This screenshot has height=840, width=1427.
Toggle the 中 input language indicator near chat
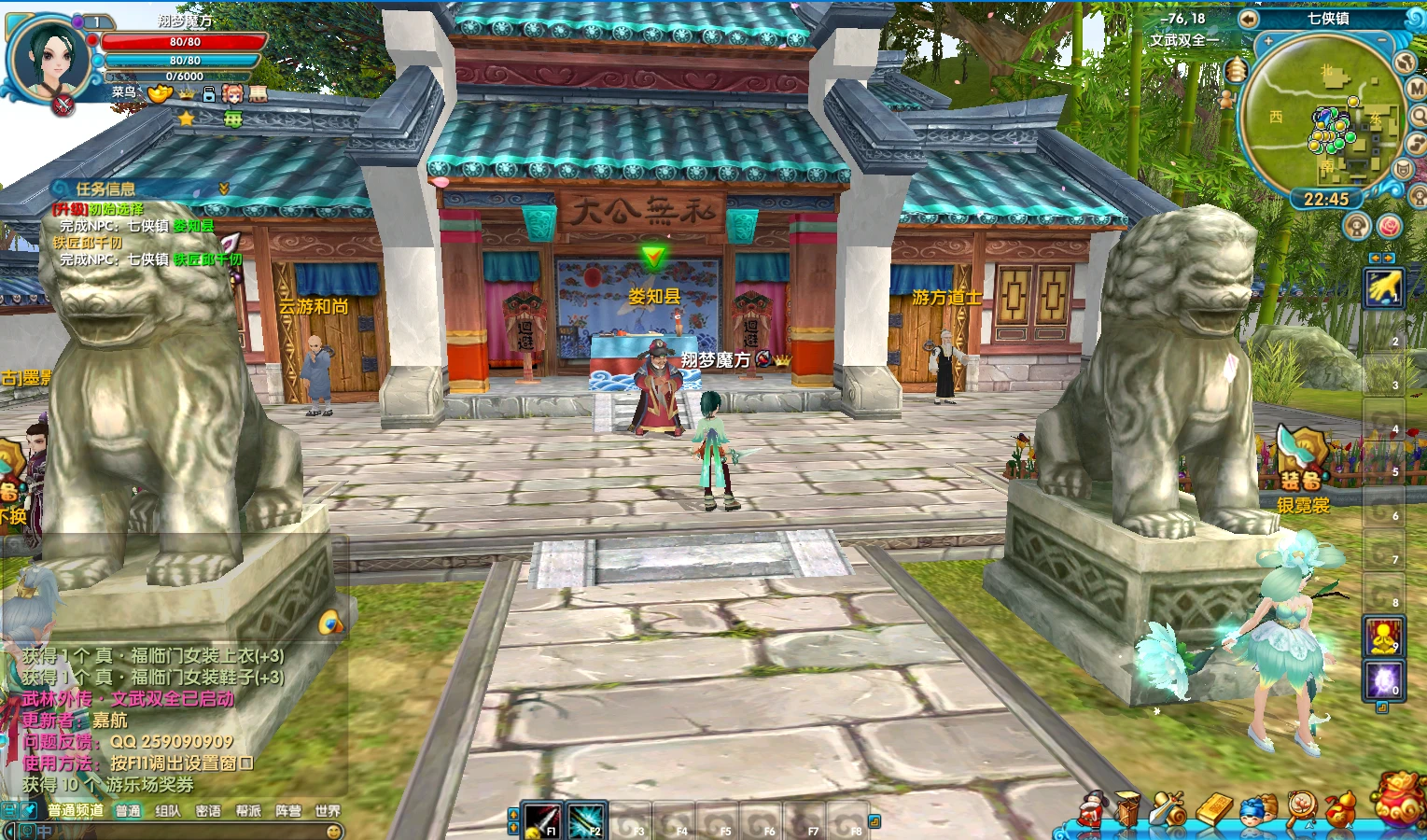click(x=44, y=831)
